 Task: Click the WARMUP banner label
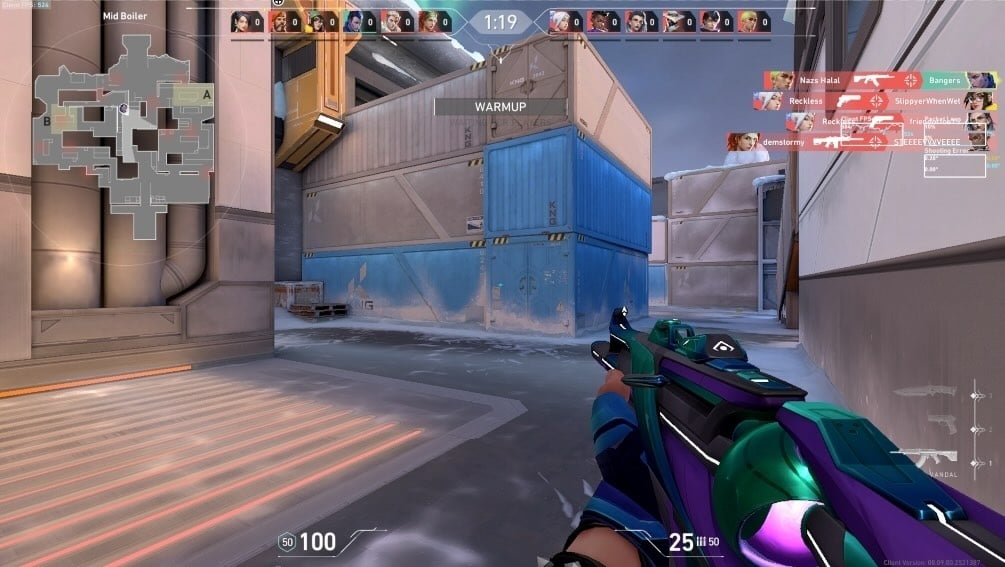500,106
